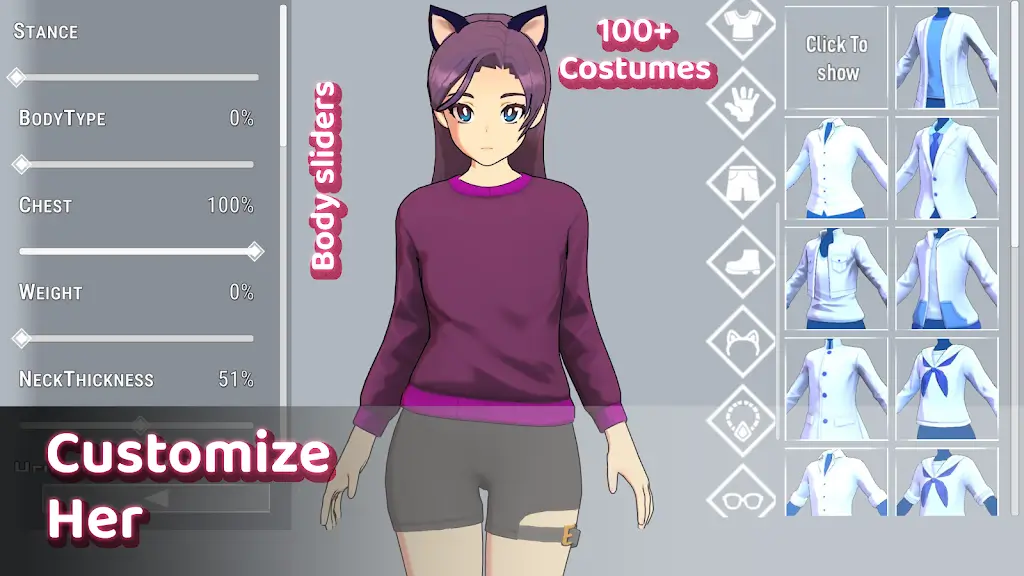Viewport: 1024px width, 576px height.
Task: Click the Chest slider handle
Action: pos(254,251)
